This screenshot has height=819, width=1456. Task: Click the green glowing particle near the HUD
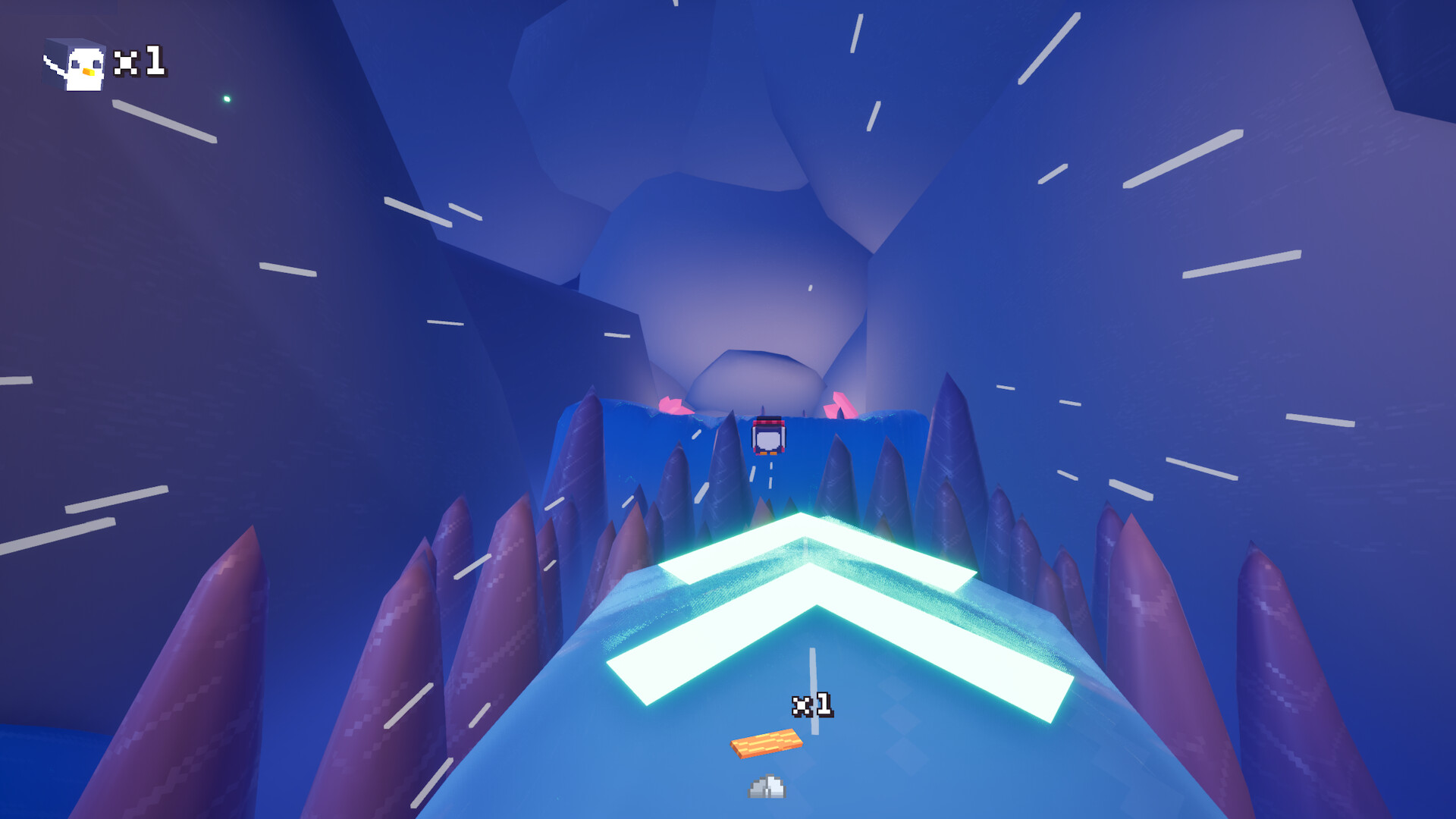[x=229, y=99]
